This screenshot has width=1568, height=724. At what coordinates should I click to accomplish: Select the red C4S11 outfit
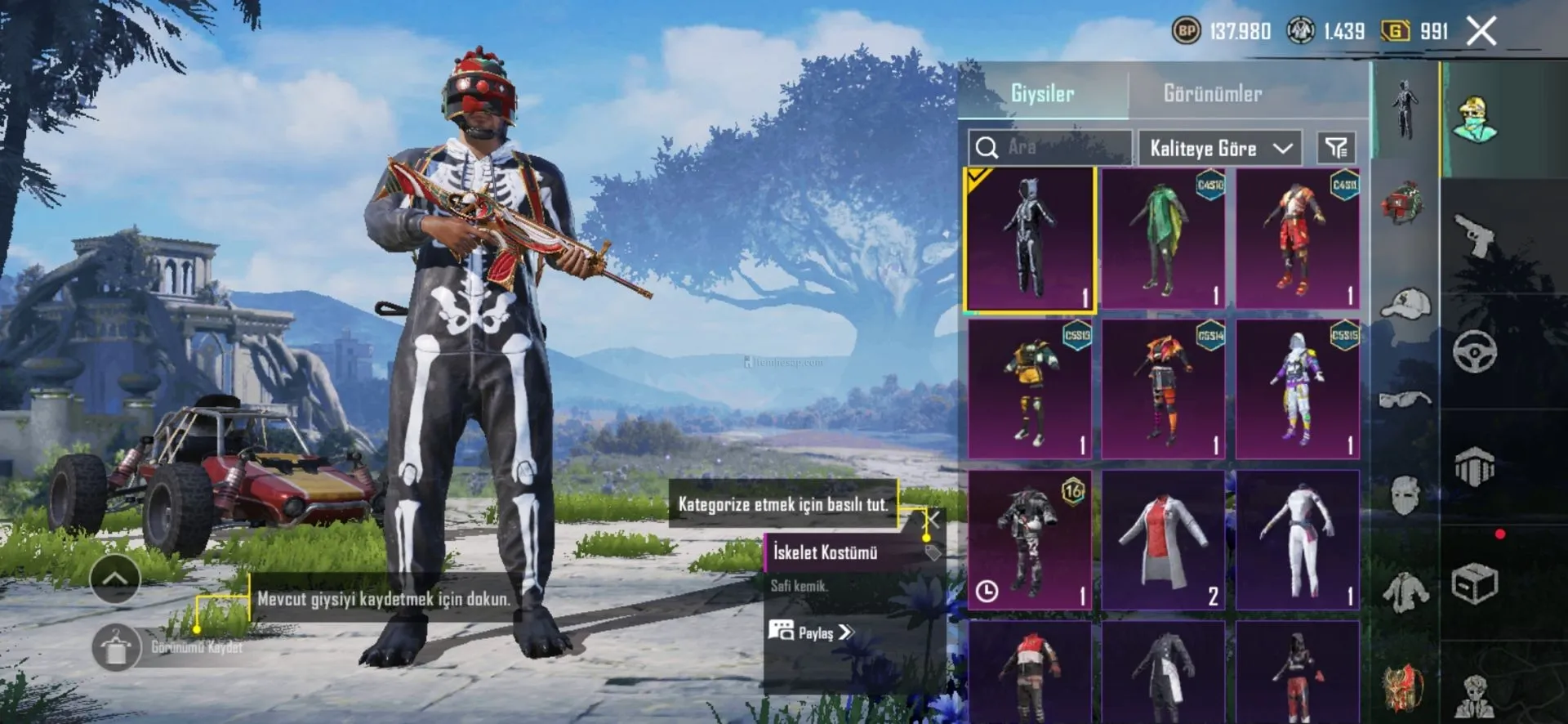[x=1297, y=239]
